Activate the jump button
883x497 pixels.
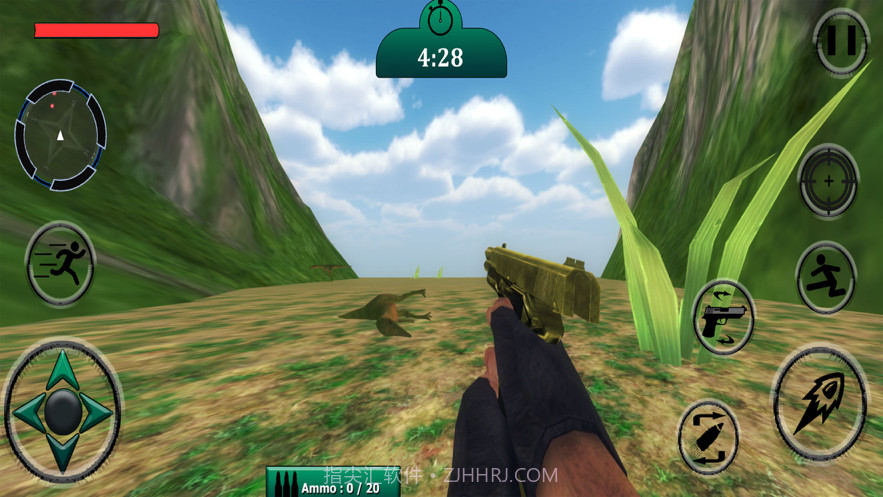826,277
